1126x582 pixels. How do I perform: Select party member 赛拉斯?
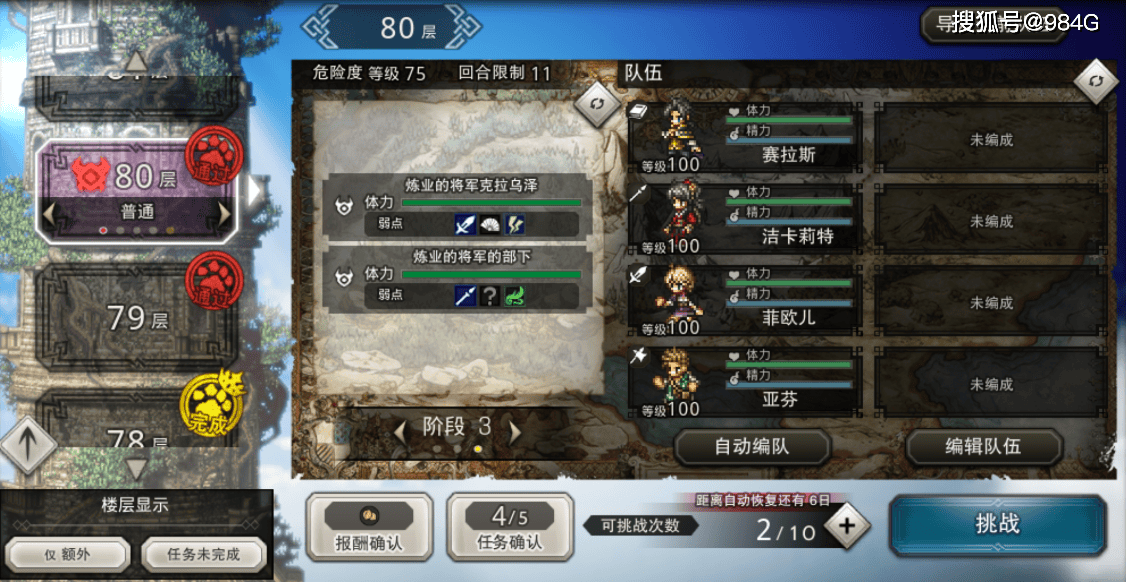pos(745,139)
